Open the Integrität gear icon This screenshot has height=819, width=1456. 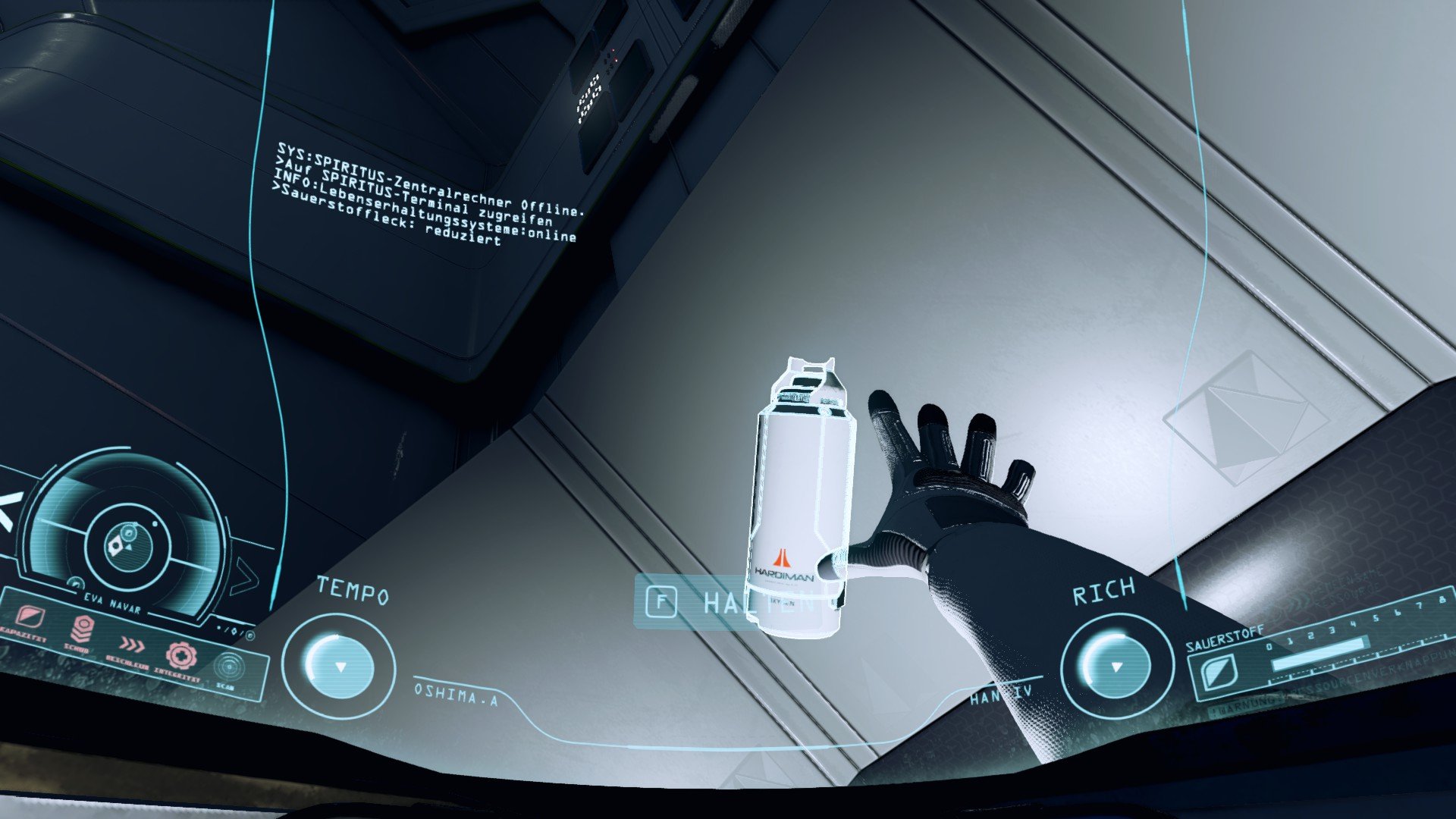(181, 657)
